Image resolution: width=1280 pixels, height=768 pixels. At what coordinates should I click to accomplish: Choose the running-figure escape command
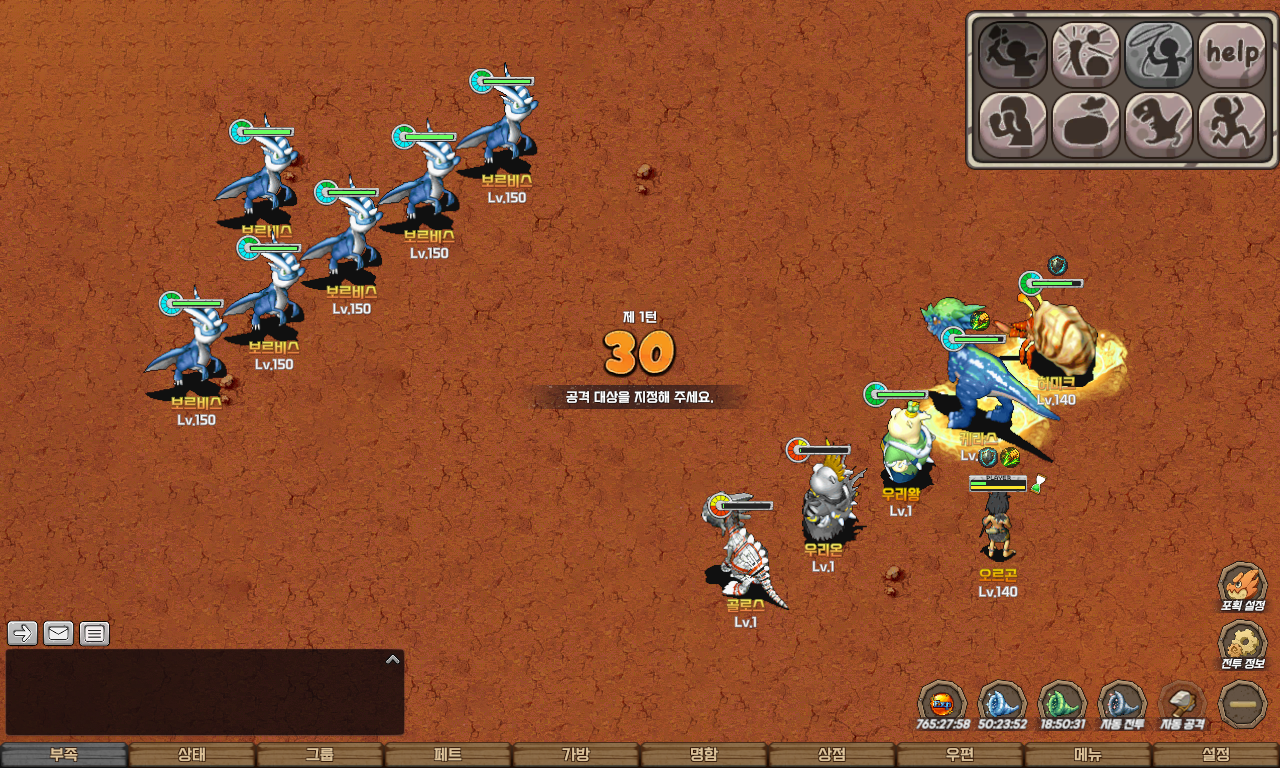pos(1232,125)
